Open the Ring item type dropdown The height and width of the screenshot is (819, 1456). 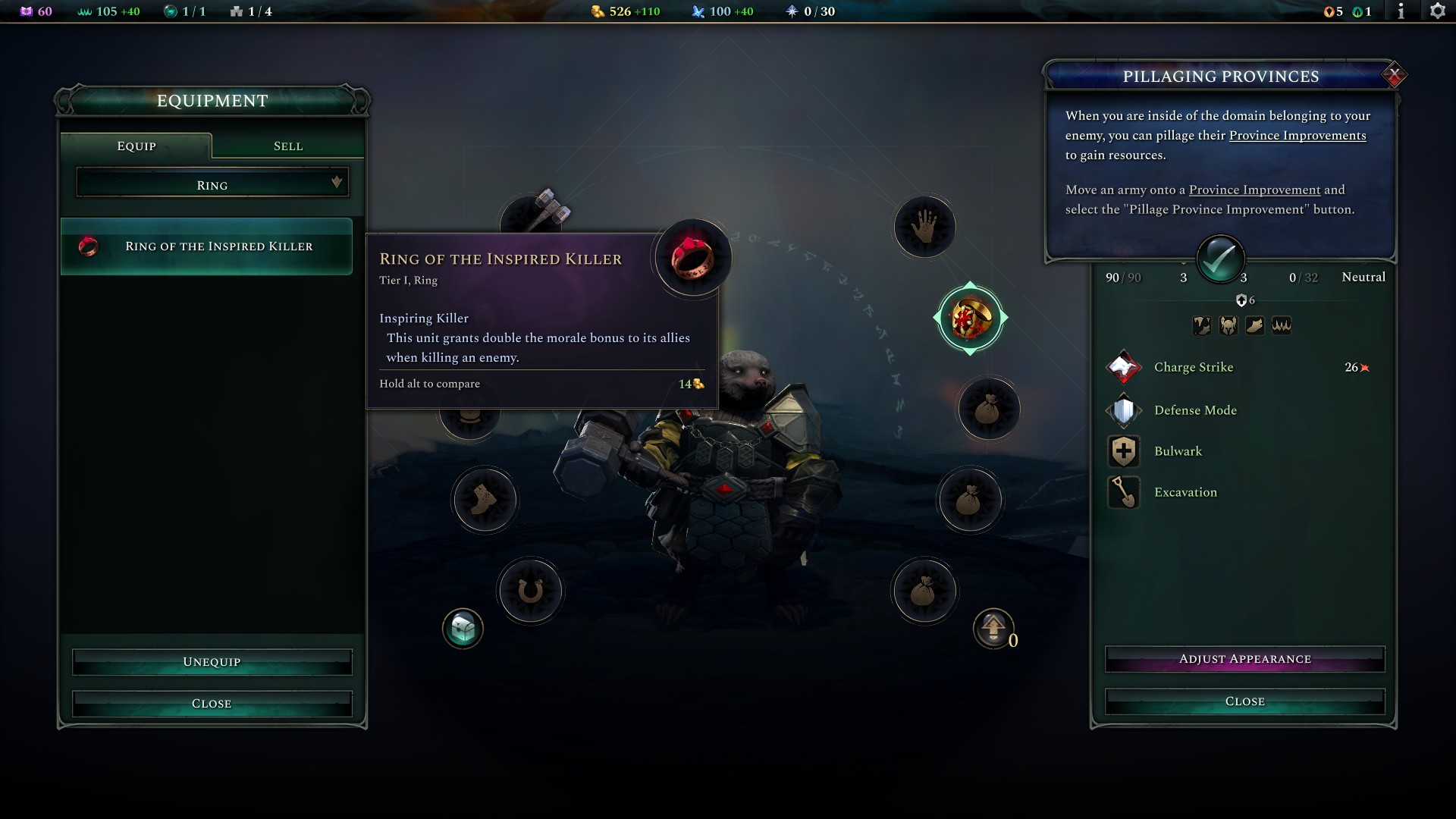pos(212,184)
